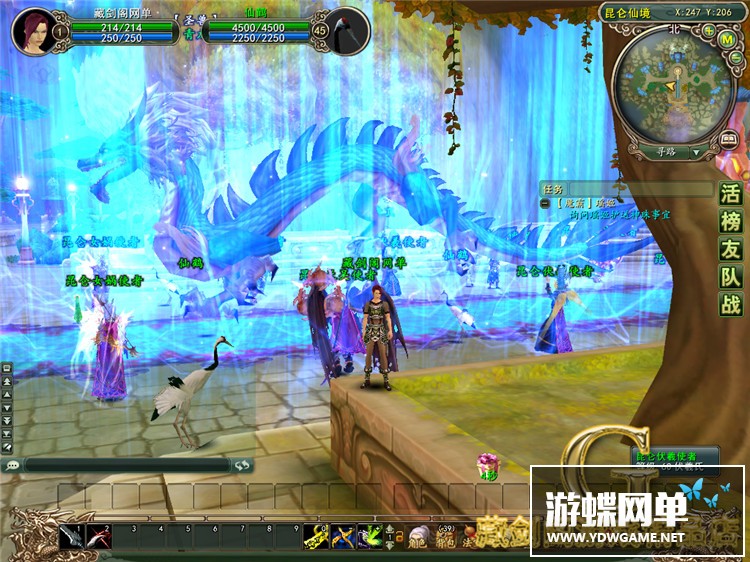Open the 角色 character bag icon

pyautogui.click(x=418, y=538)
